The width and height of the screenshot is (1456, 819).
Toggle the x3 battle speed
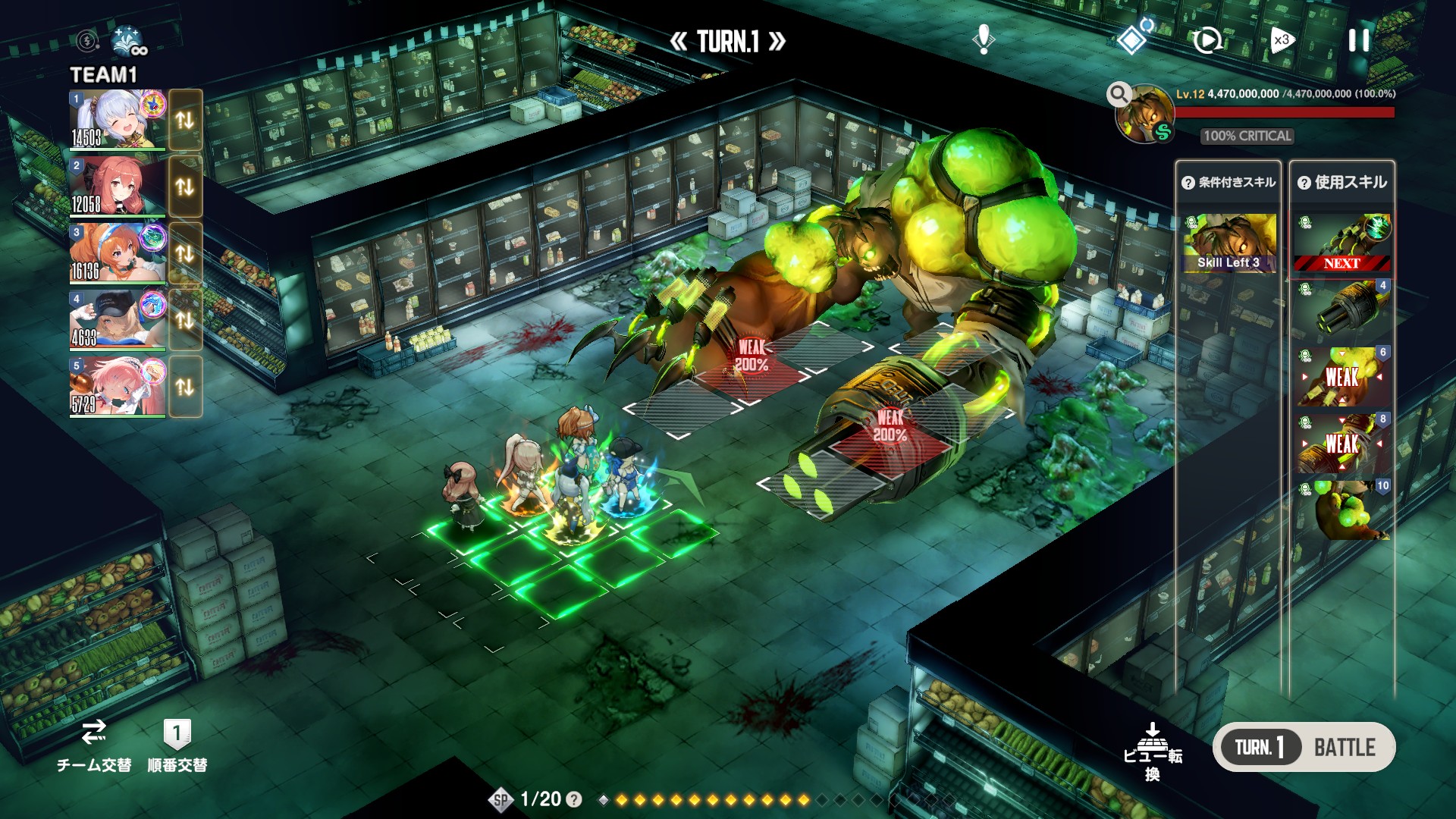click(1282, 40)
